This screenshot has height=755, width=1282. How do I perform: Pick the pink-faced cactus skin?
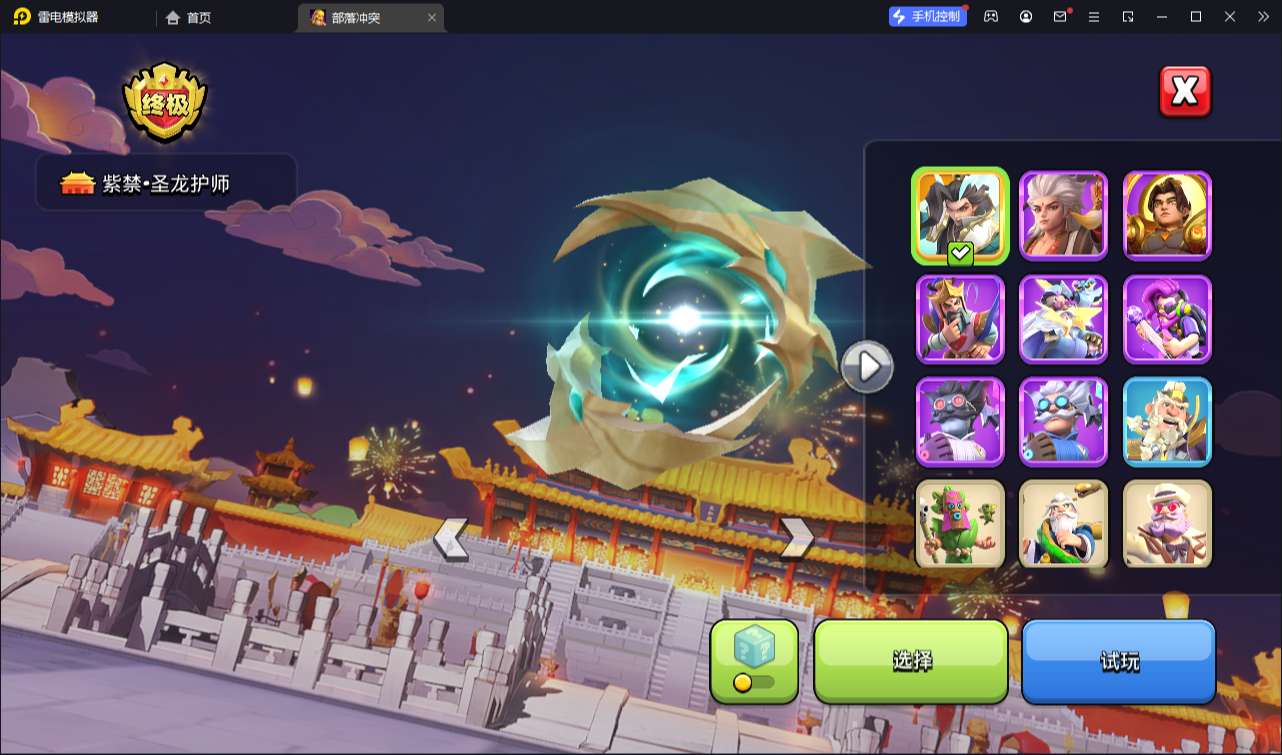960,524
